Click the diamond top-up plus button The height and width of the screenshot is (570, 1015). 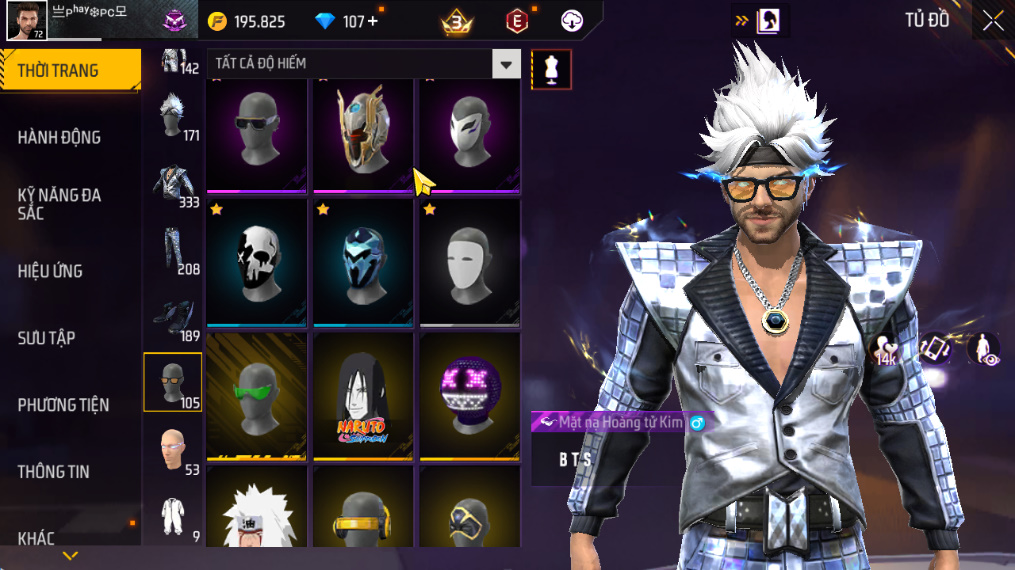[x=374, y=21]
